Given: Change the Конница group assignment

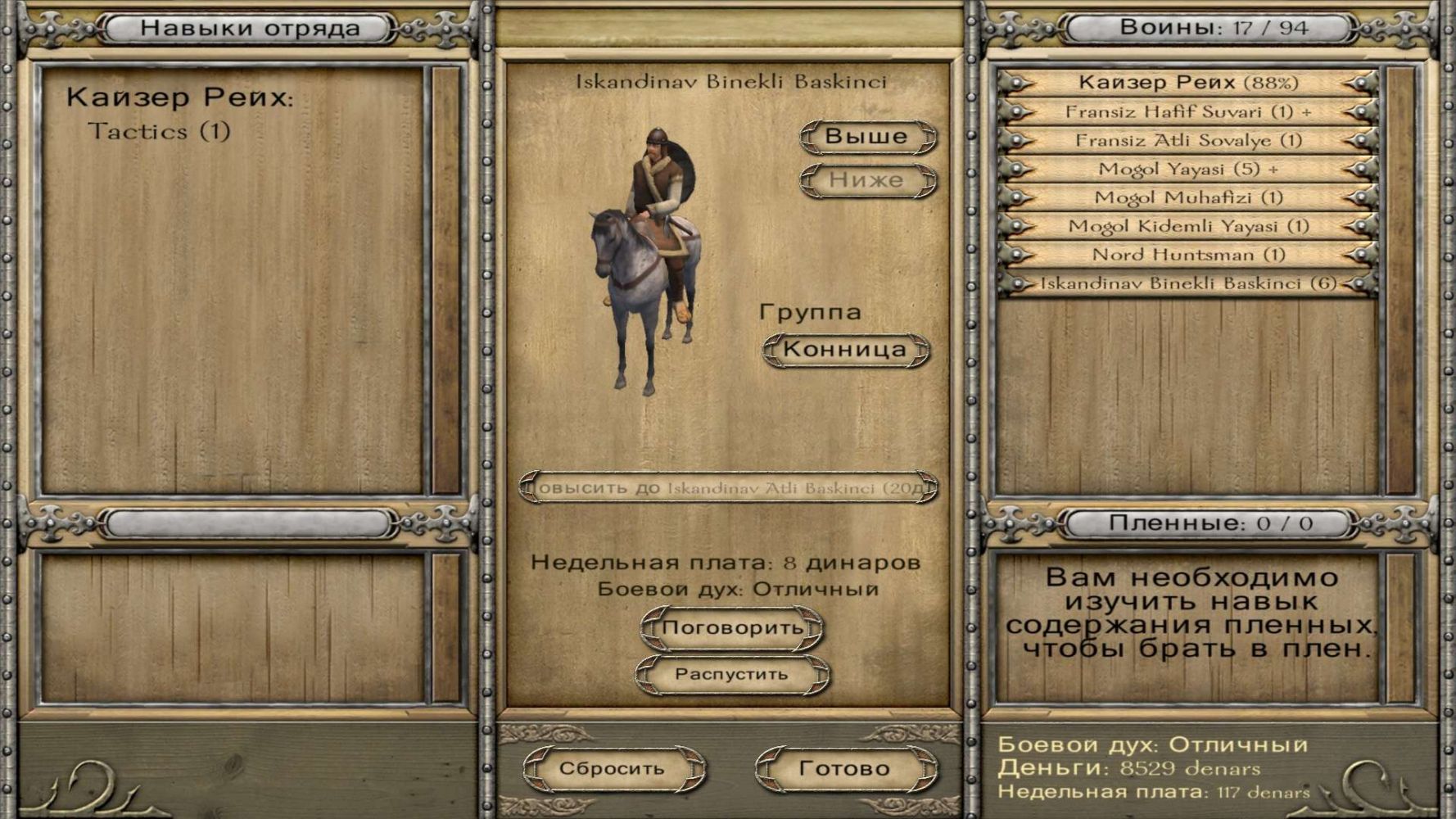Looking at the screenshot, I should tap(845, 350).
